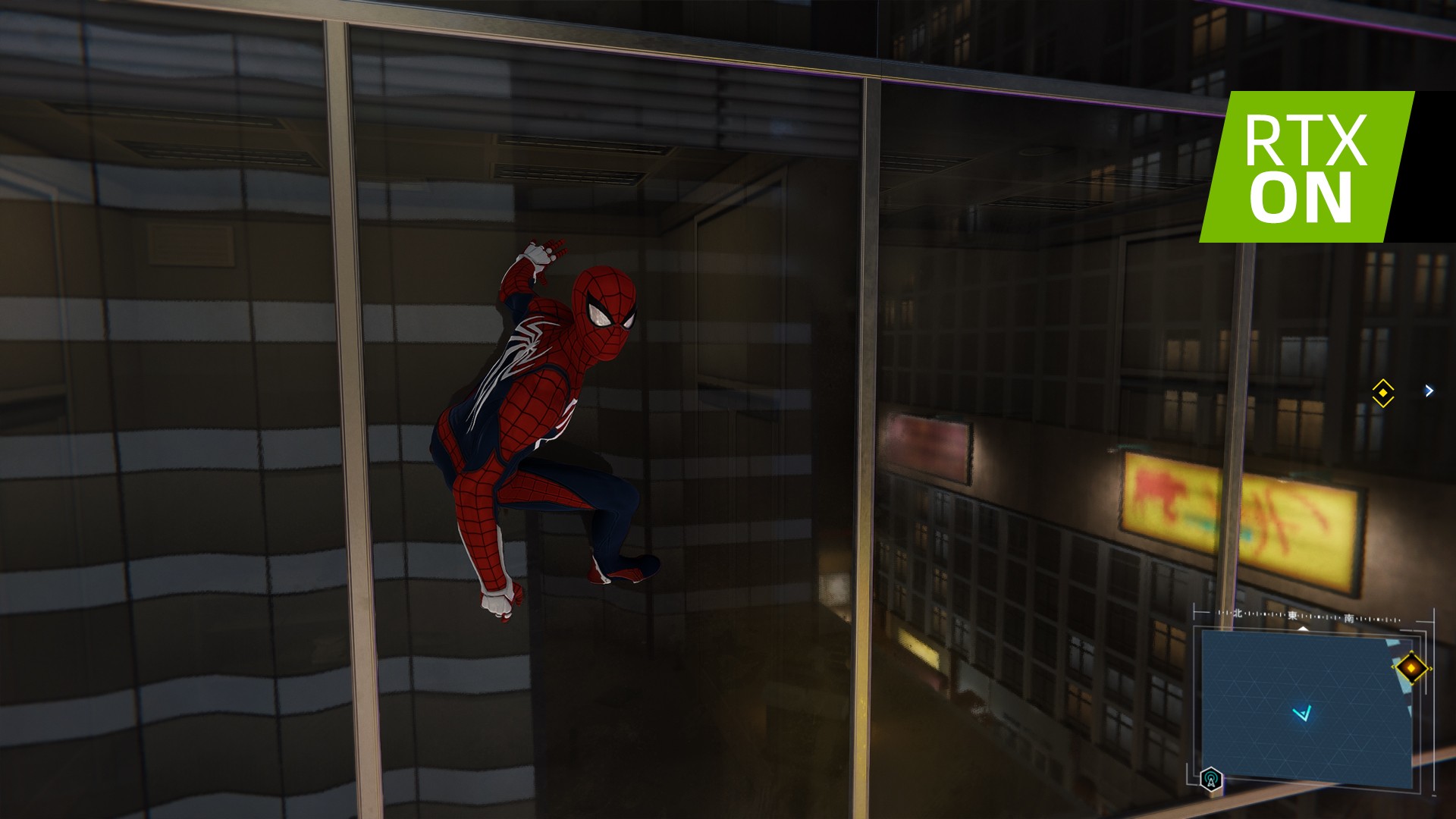This screenshot has height=819, width=1456.
Task: Select the yellow diamond objective waypoint
Action: pyautogui.click(x=1382, y=393)
